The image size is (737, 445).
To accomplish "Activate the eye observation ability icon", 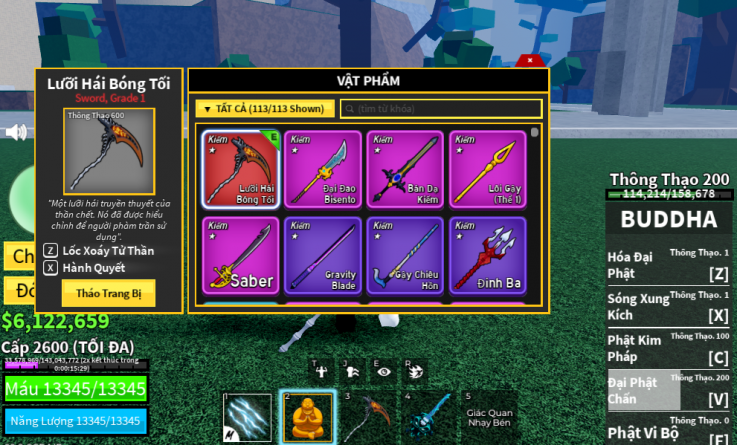I will 385,371.
